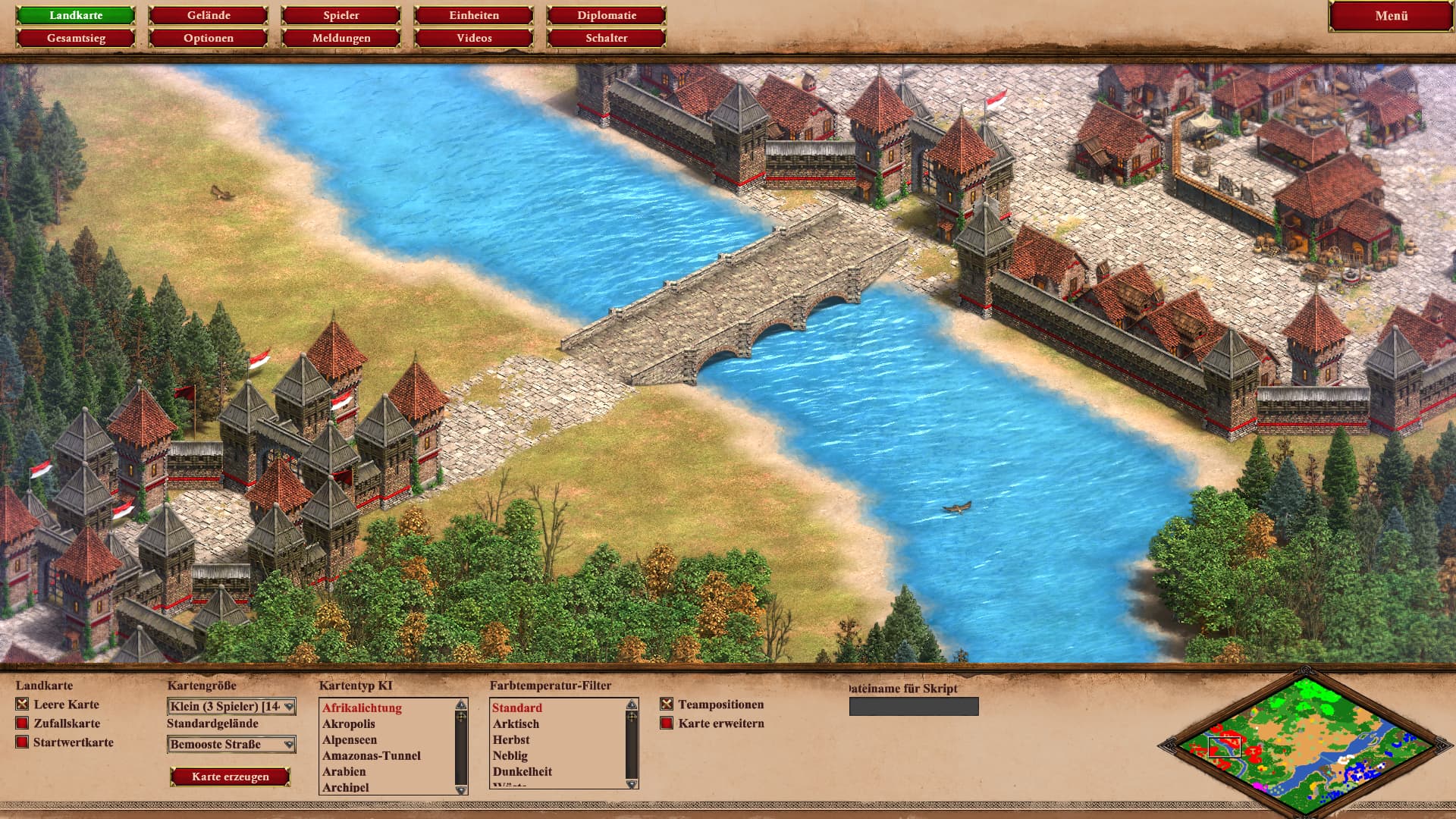The height and width of the screenshot is (819, 1456).
Task: Select the Startwertkarte option
Action: (x=22, y=742)
